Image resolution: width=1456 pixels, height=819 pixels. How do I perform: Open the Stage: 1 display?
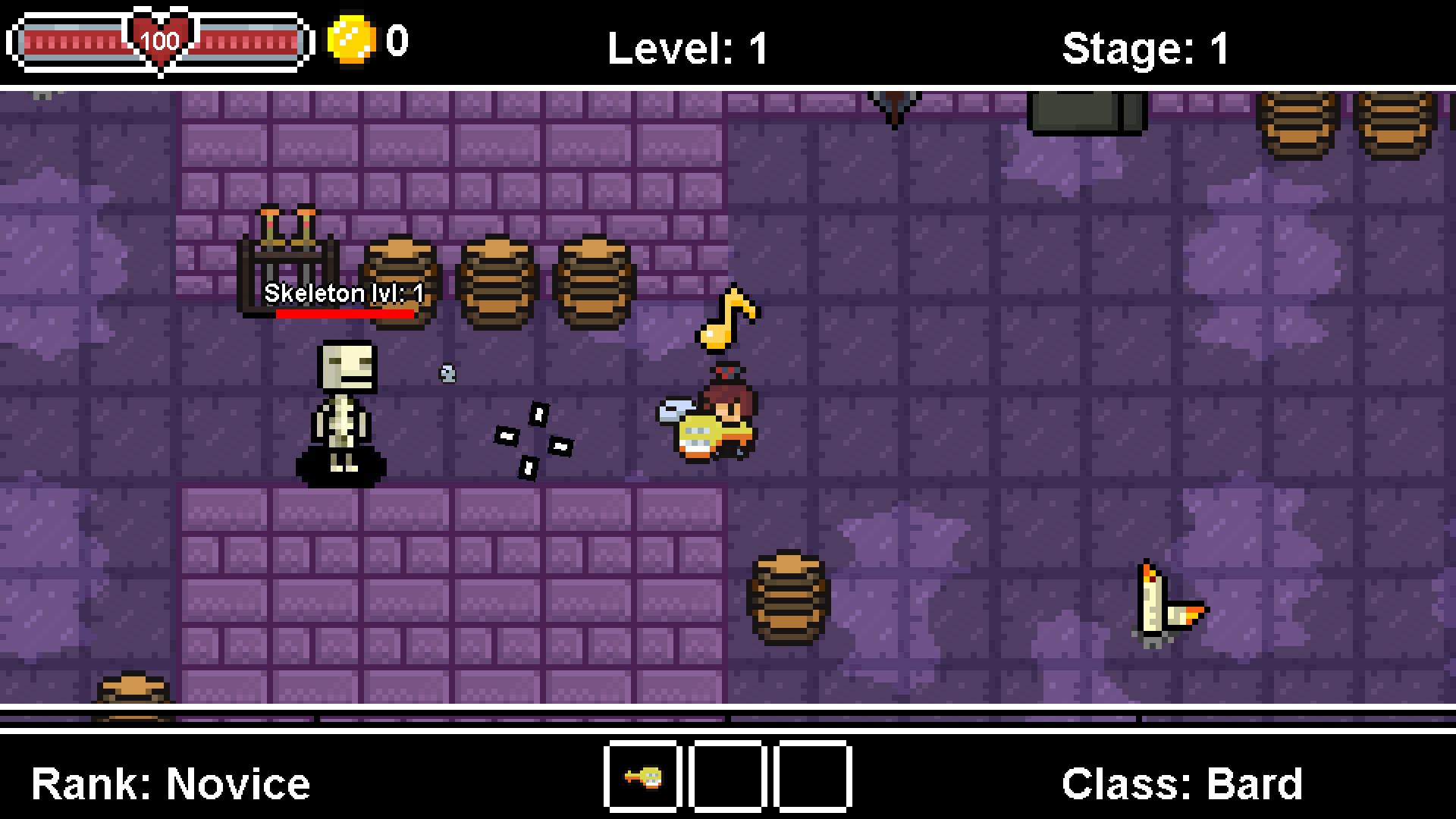coord(1145,47)
